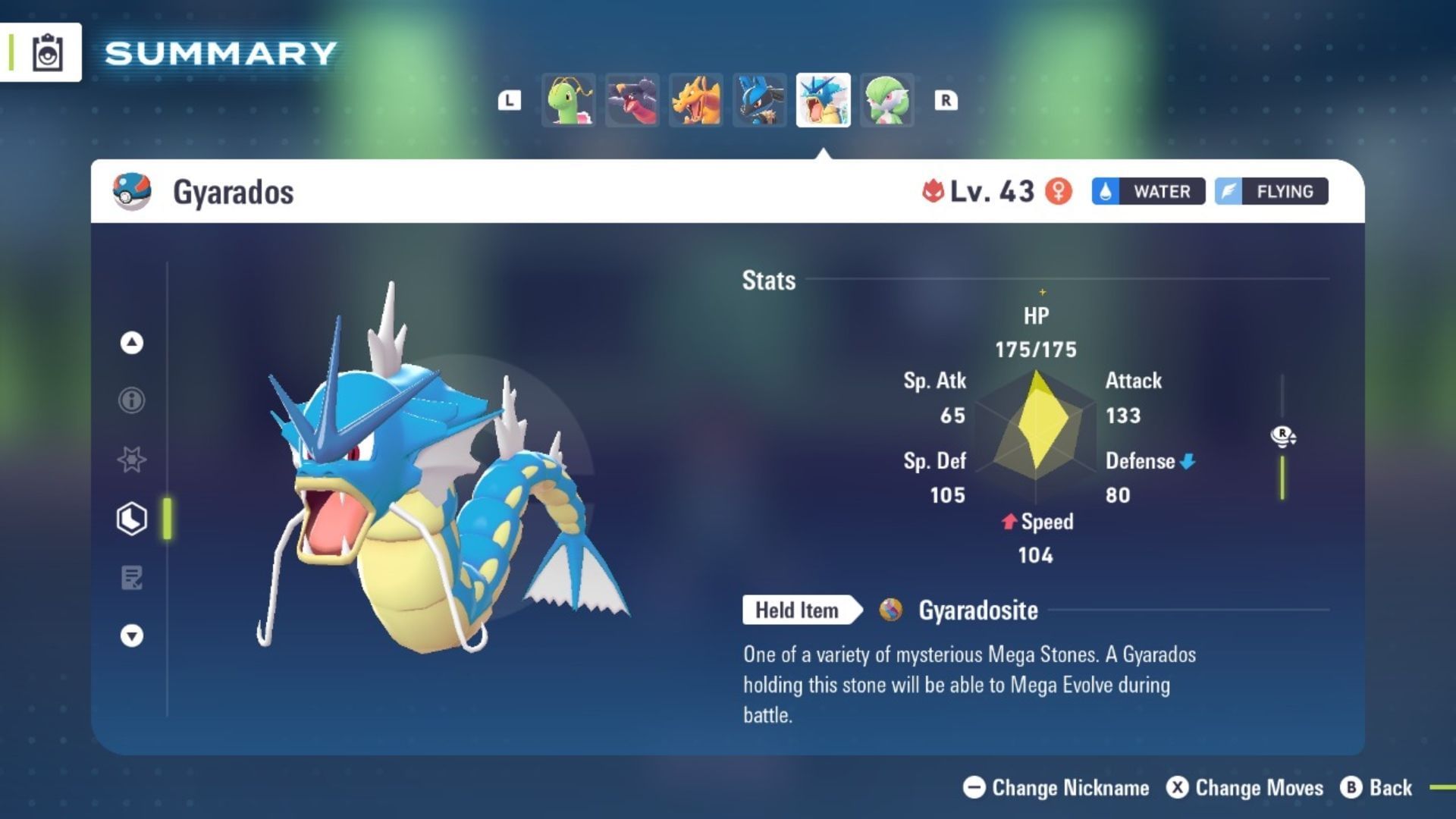The width and height of the screenshot is (1456, 819).
Task: Click the up arrow in the side tabs
Action: (132, 343)
